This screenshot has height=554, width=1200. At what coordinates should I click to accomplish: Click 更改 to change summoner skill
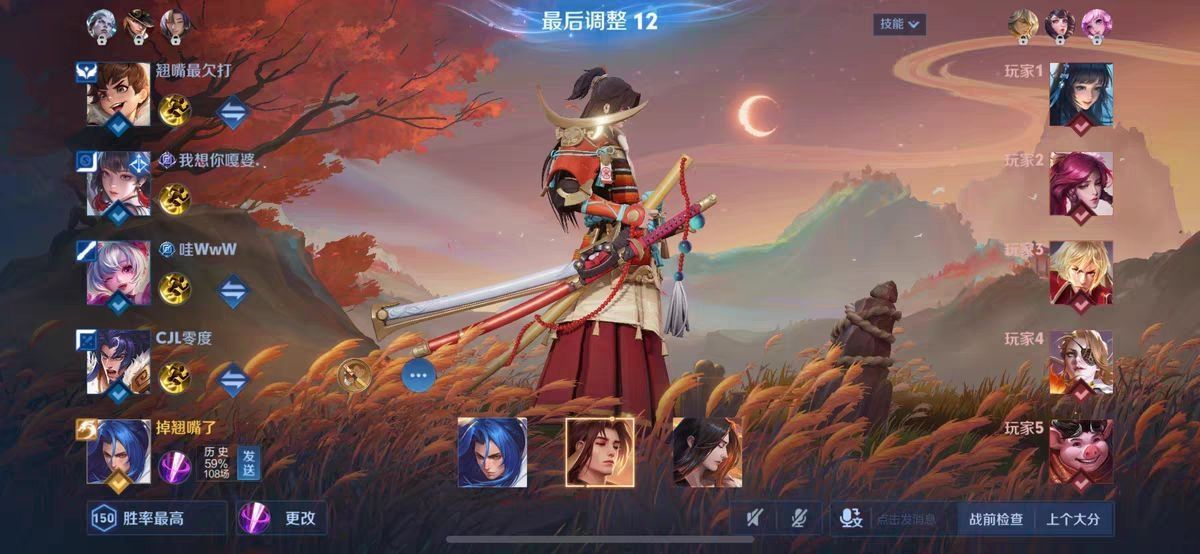pyautogui.click(x=283, y=518)
